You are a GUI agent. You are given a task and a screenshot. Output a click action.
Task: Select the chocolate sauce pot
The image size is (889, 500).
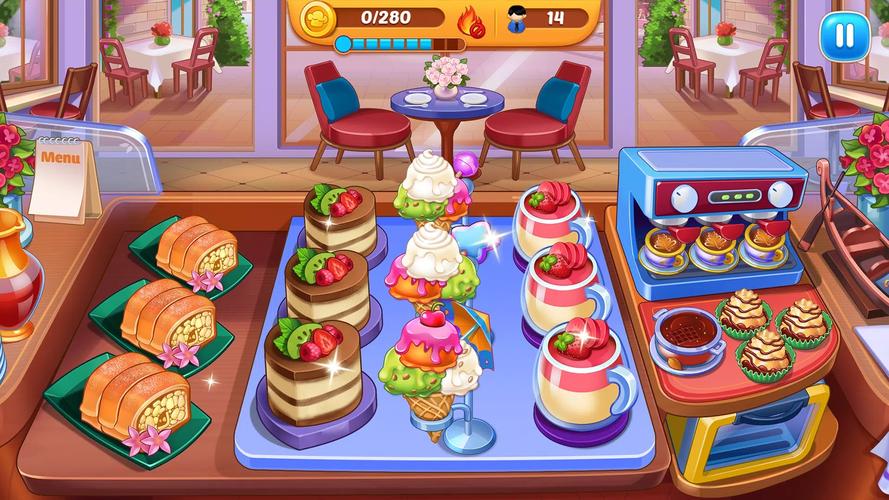pos(687,331)
